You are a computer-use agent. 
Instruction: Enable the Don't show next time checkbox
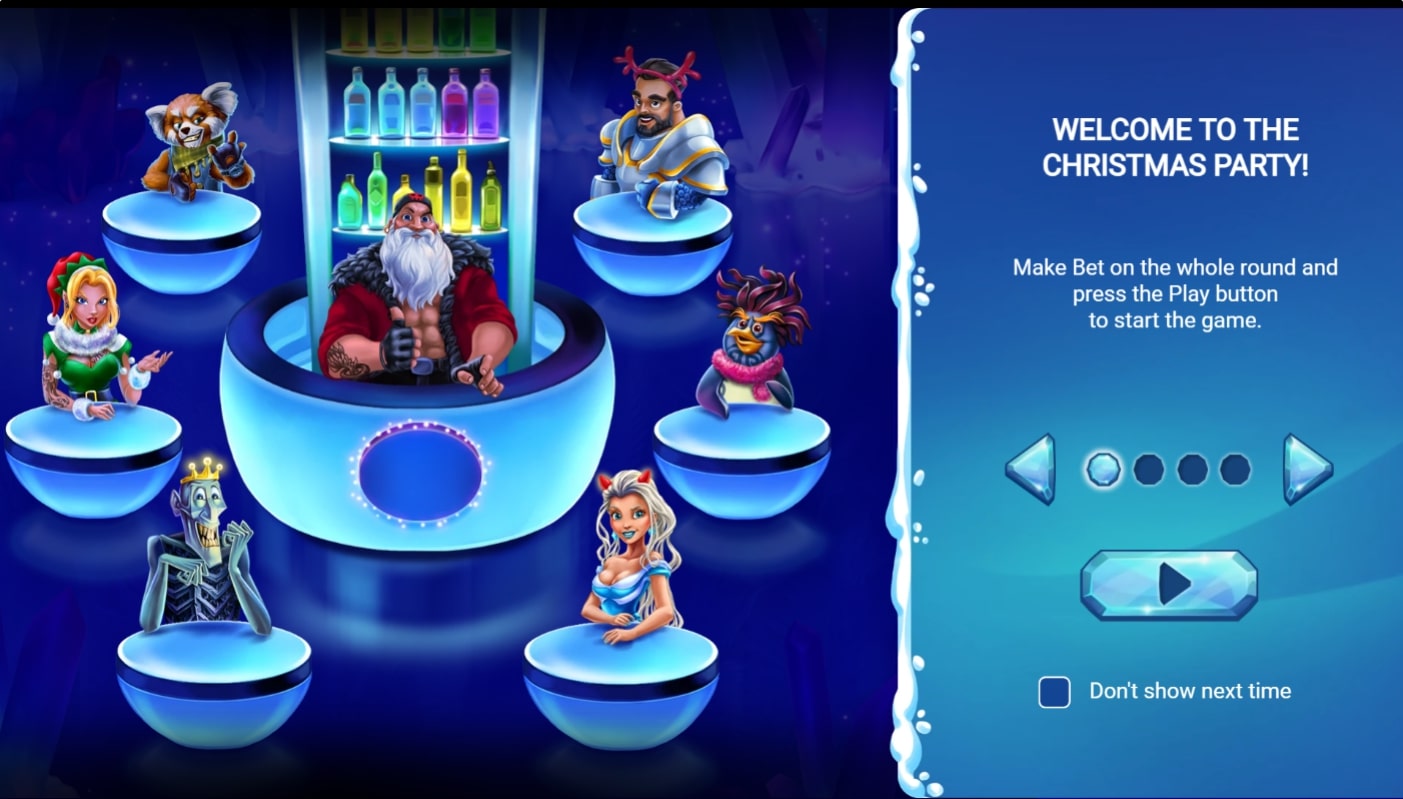coord(1054,691)
